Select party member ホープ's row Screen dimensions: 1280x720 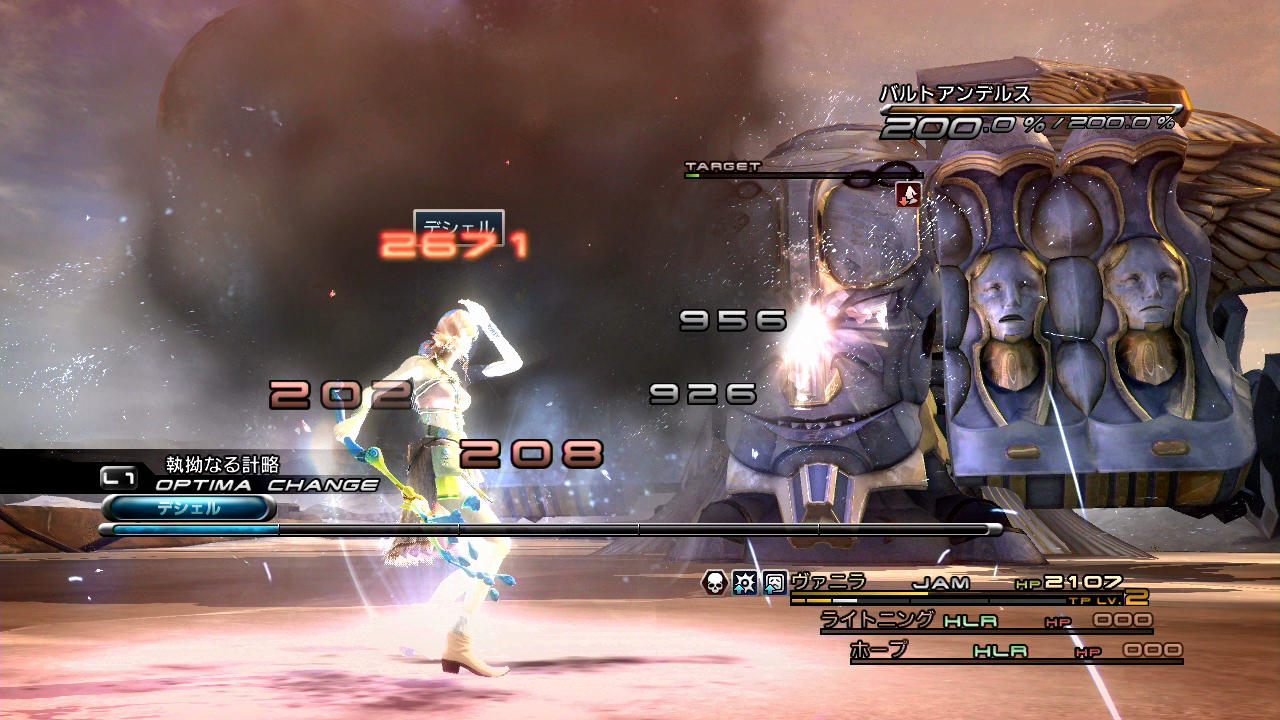tap(878, 650)
